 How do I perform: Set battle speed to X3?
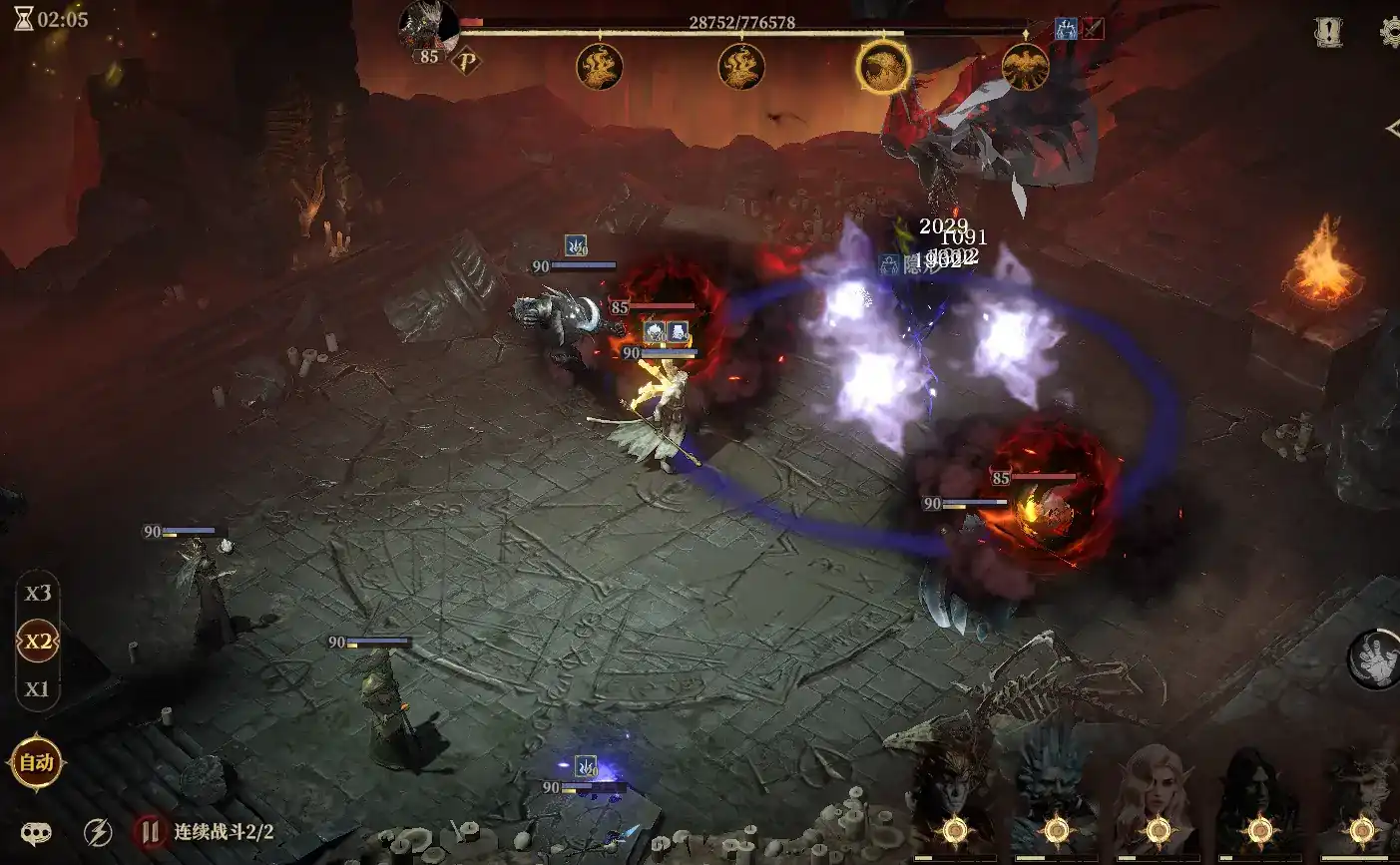pos(38,594)
